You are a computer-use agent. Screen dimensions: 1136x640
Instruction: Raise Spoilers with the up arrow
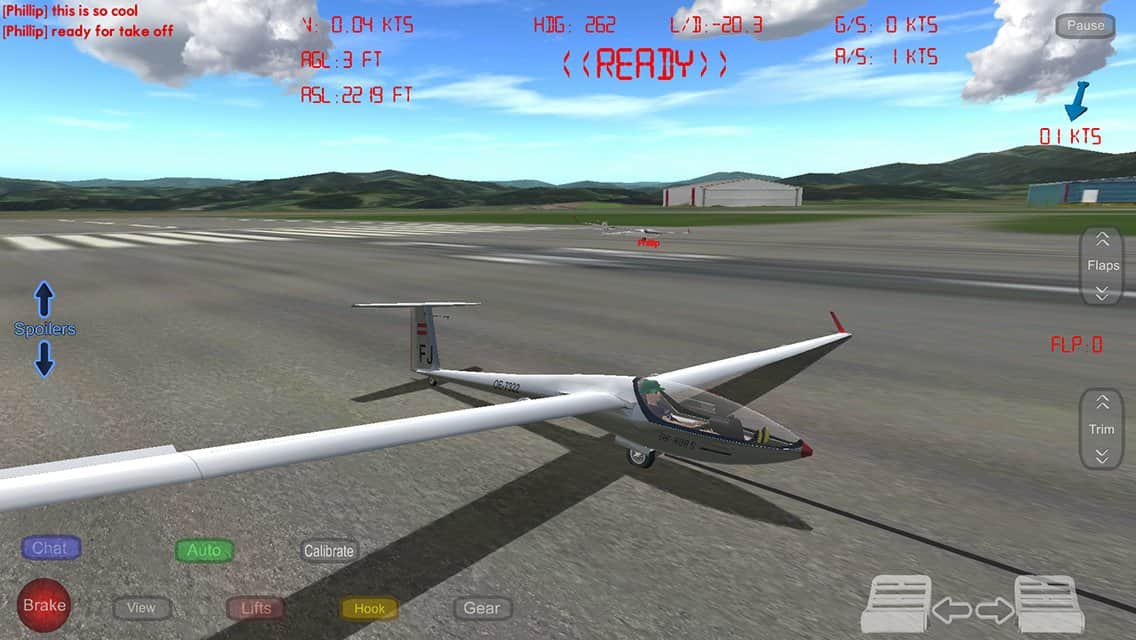(44, 299)
